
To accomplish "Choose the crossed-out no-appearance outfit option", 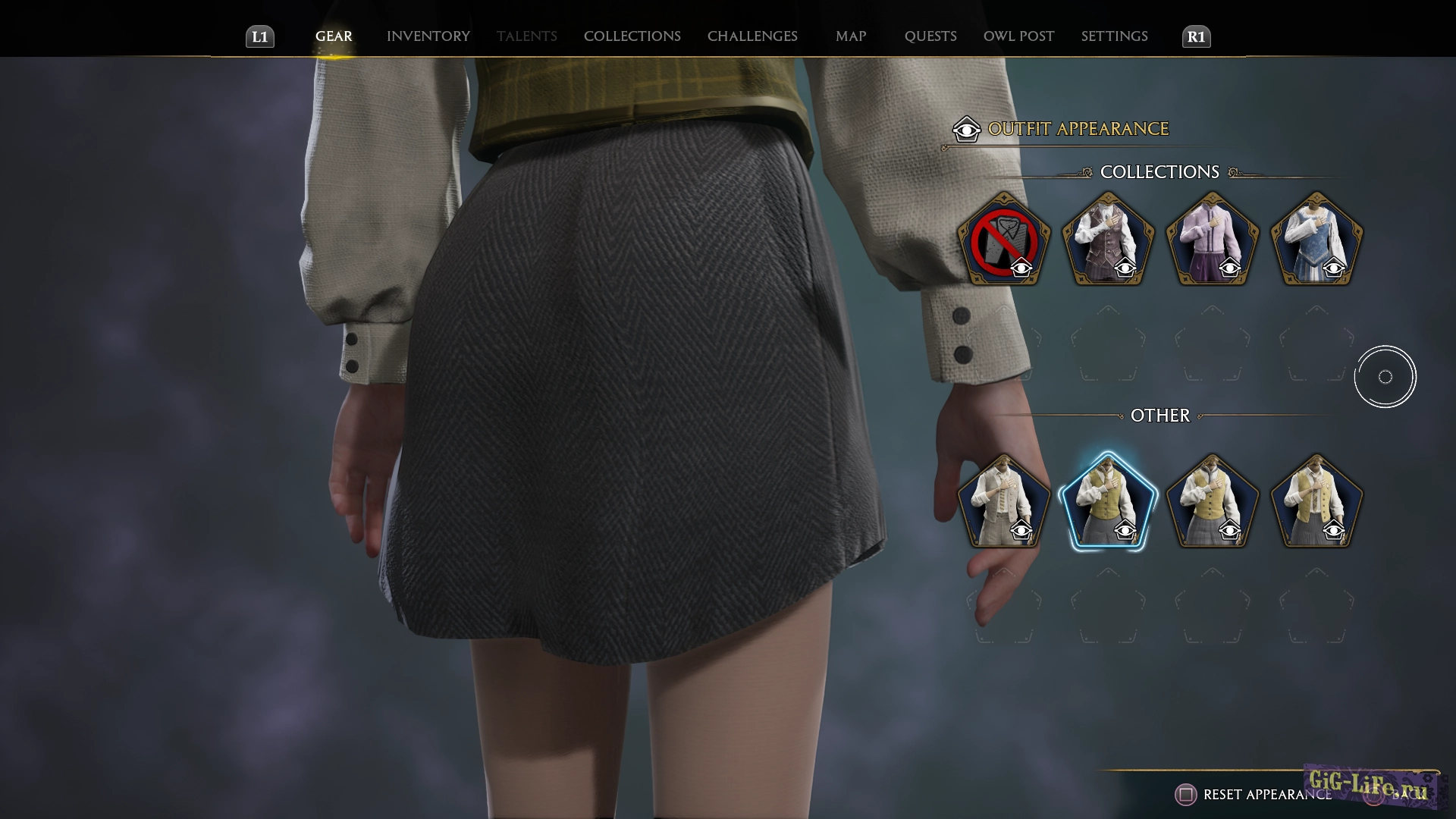I will pyautogui.click(x=1003, y=241).
